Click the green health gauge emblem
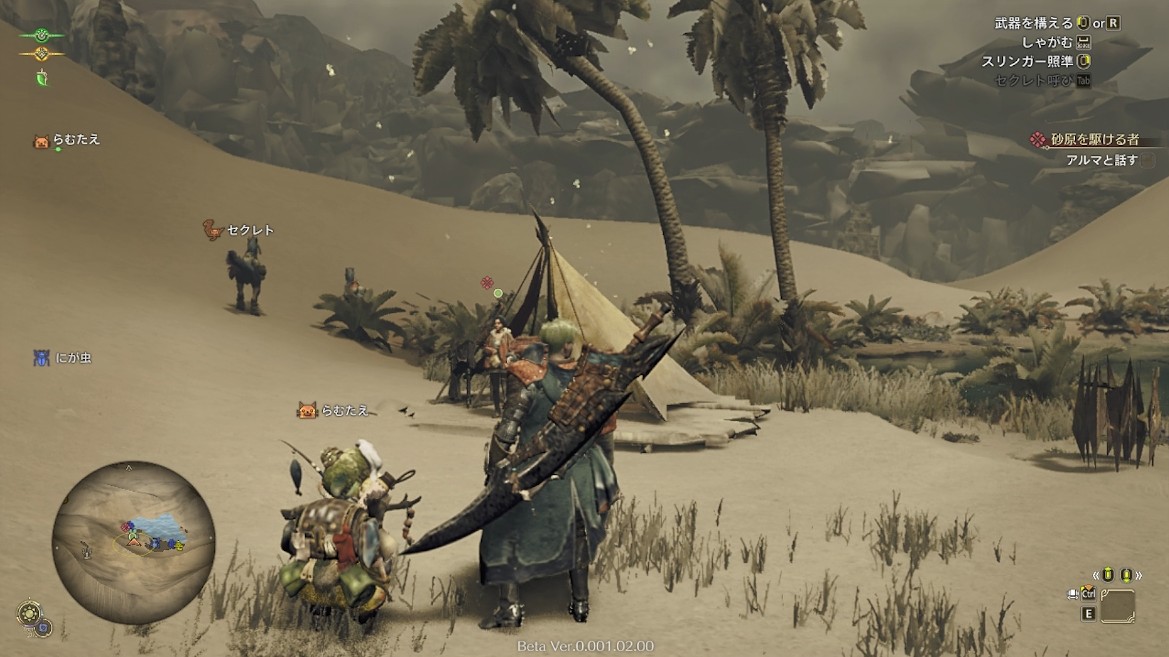Screen dimensions: 1169x657 [41, 34]
